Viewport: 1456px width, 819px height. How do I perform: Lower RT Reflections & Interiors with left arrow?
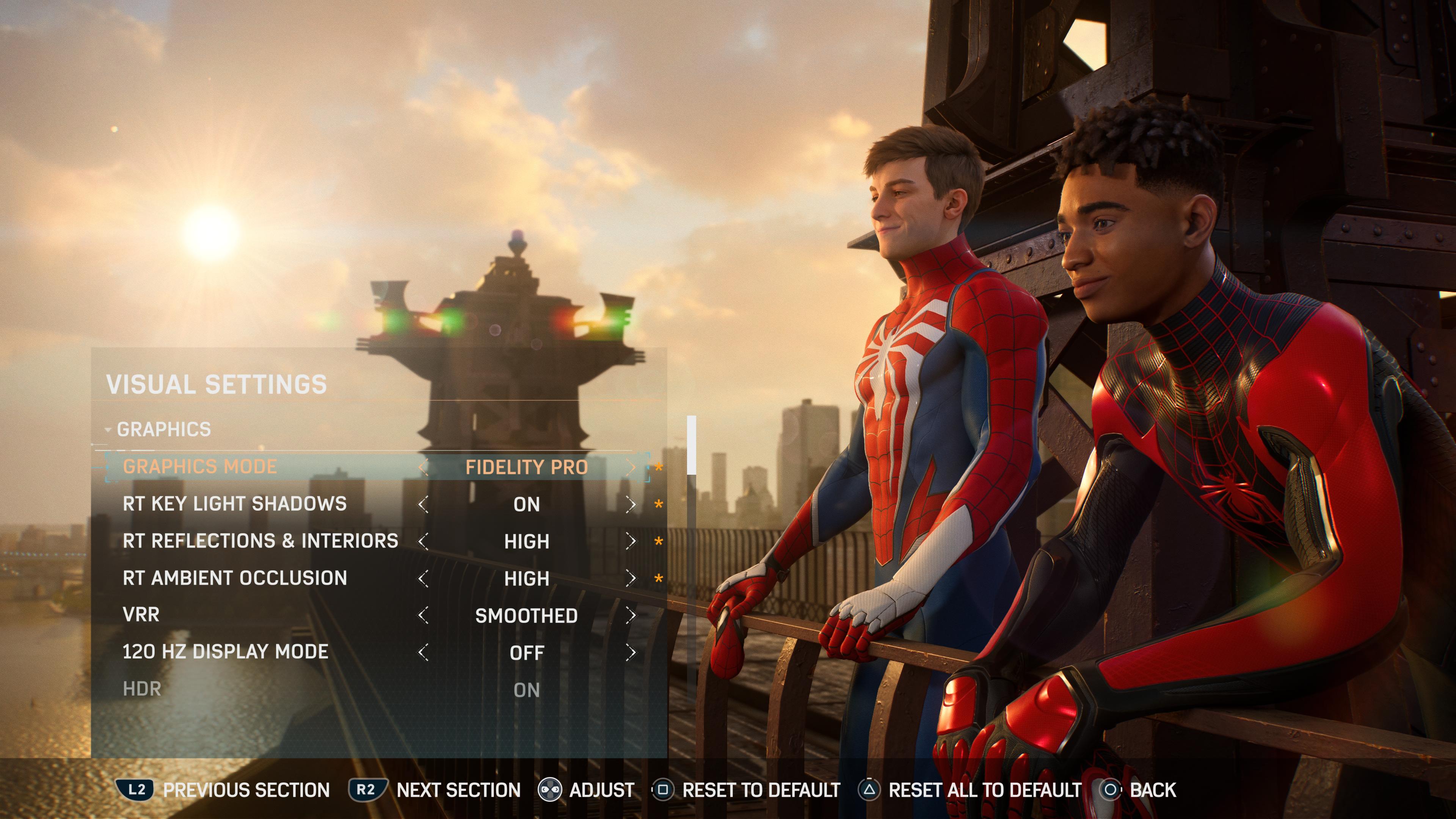pos(423,541)
